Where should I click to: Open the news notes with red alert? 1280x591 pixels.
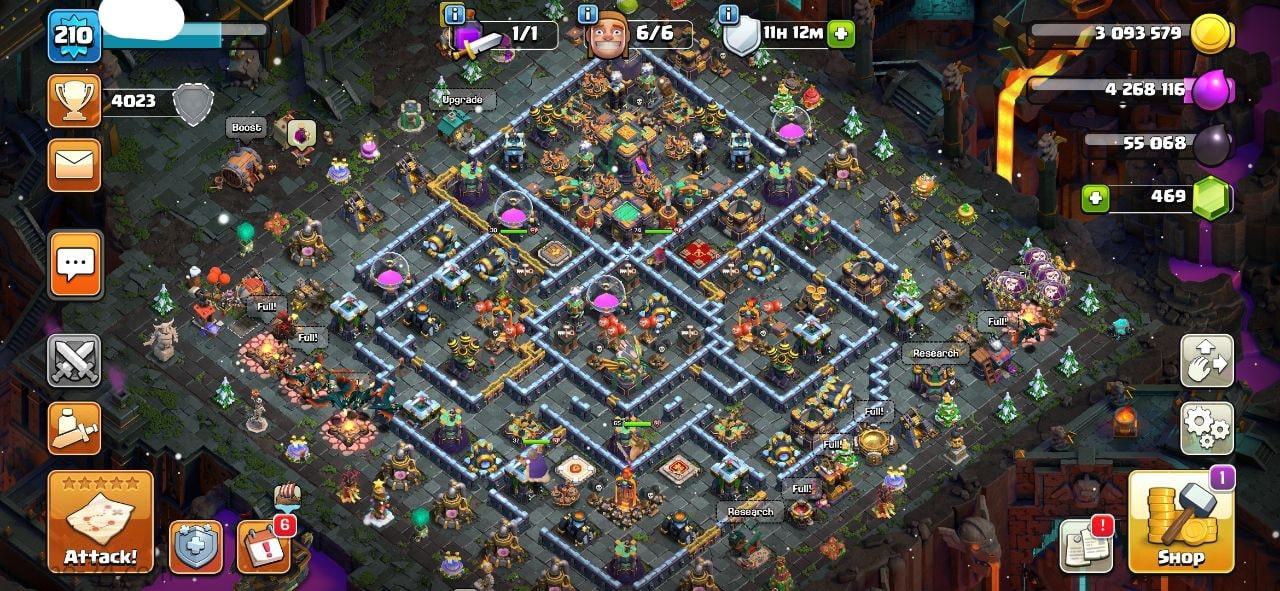pos(1086,546)
